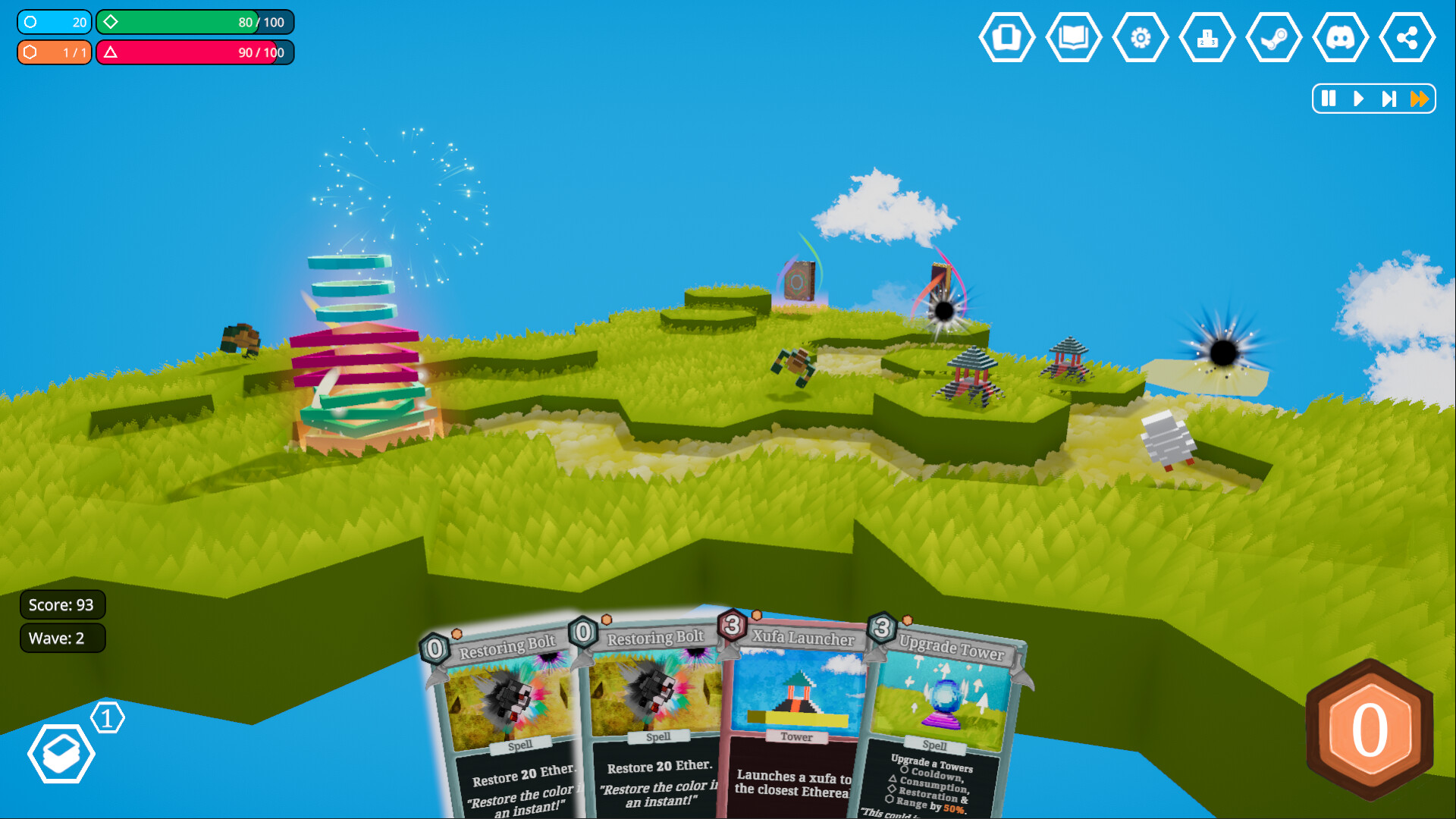View the leaderboard rankings
Image resolution: width=1456 pixels, height=819 pixels.
pos(1207,36)
